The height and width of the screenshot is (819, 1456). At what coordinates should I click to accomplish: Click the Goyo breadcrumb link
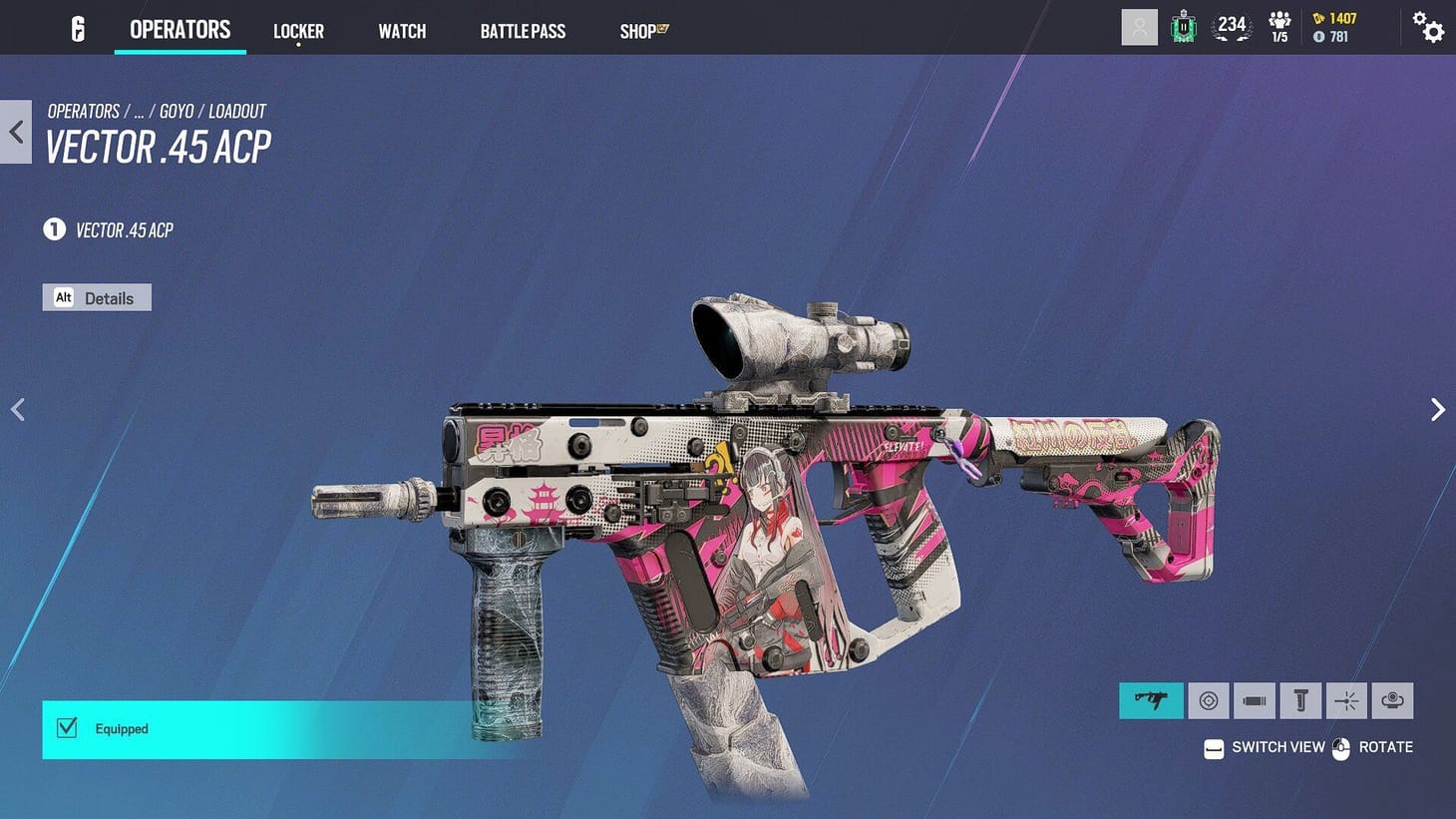[177, 111]
